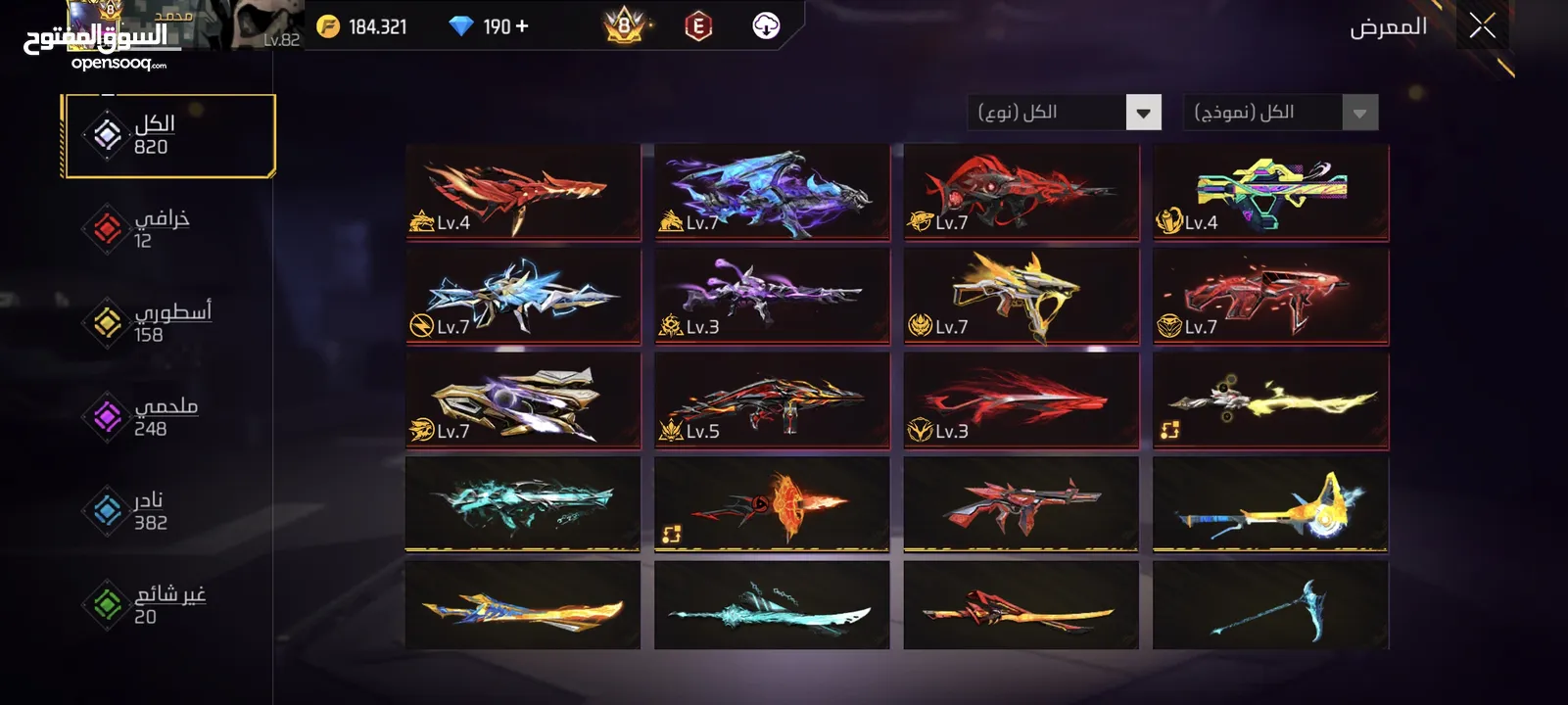Viewport: 1568px width, 705px height.
Task: Pick the neon yellow-purple Lv.4 gun skin
Action: pyautogui.click(x=1270, y=192)
